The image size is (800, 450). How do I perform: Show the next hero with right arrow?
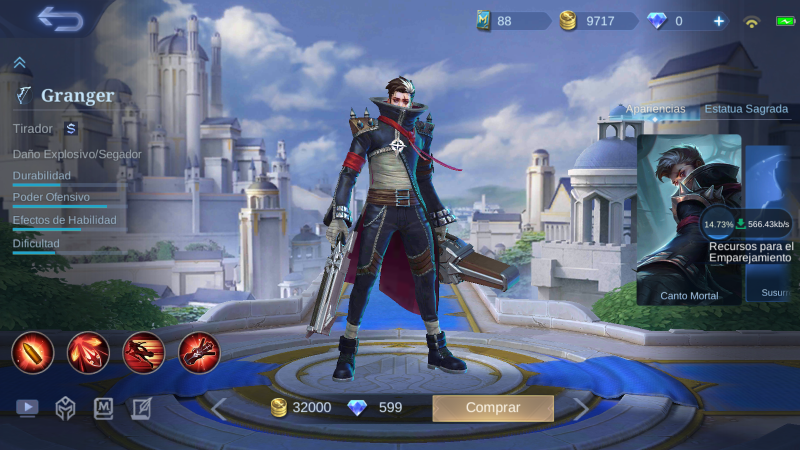pos(581,408)
